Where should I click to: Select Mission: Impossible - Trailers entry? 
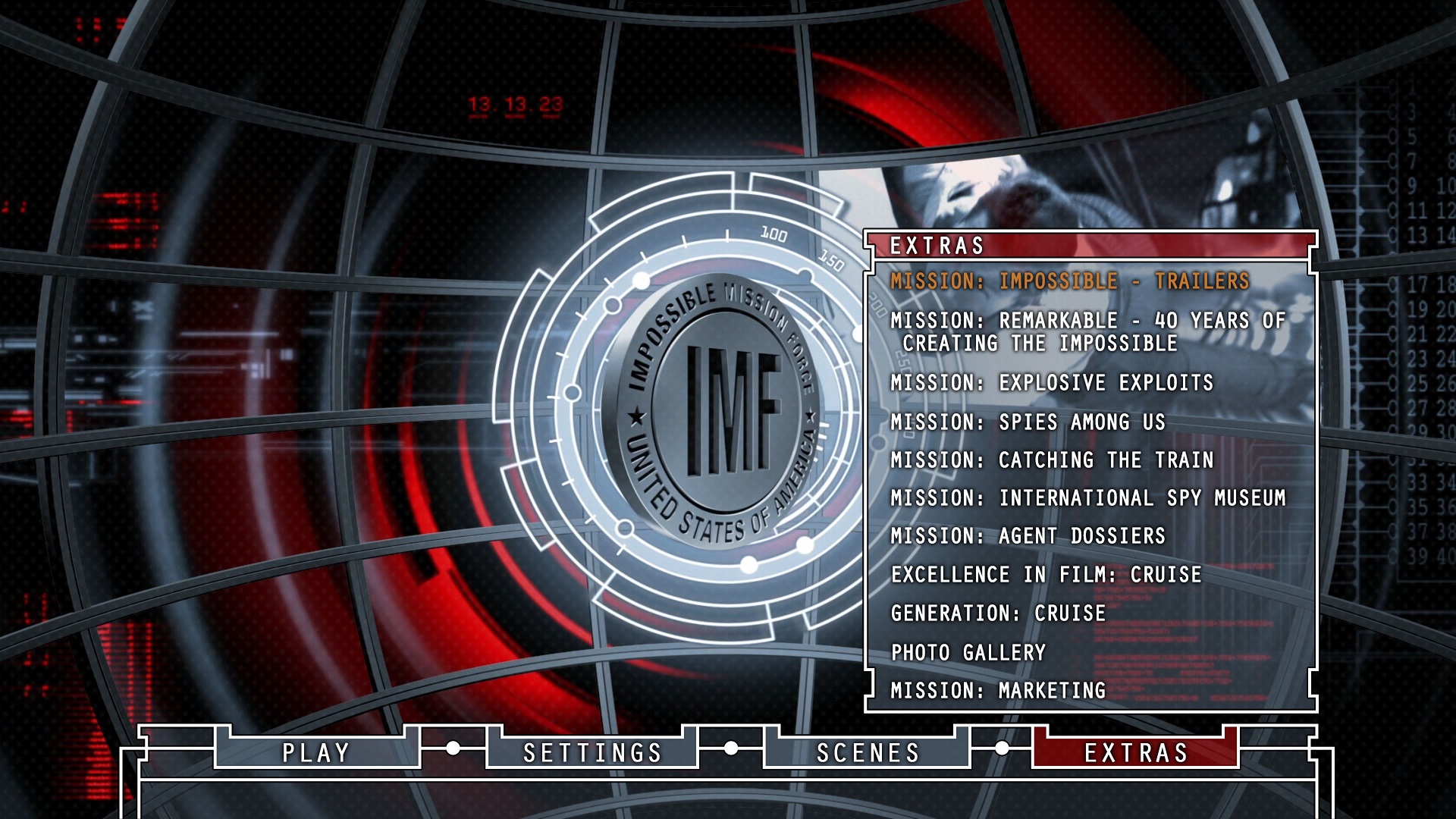point(1069,281)
